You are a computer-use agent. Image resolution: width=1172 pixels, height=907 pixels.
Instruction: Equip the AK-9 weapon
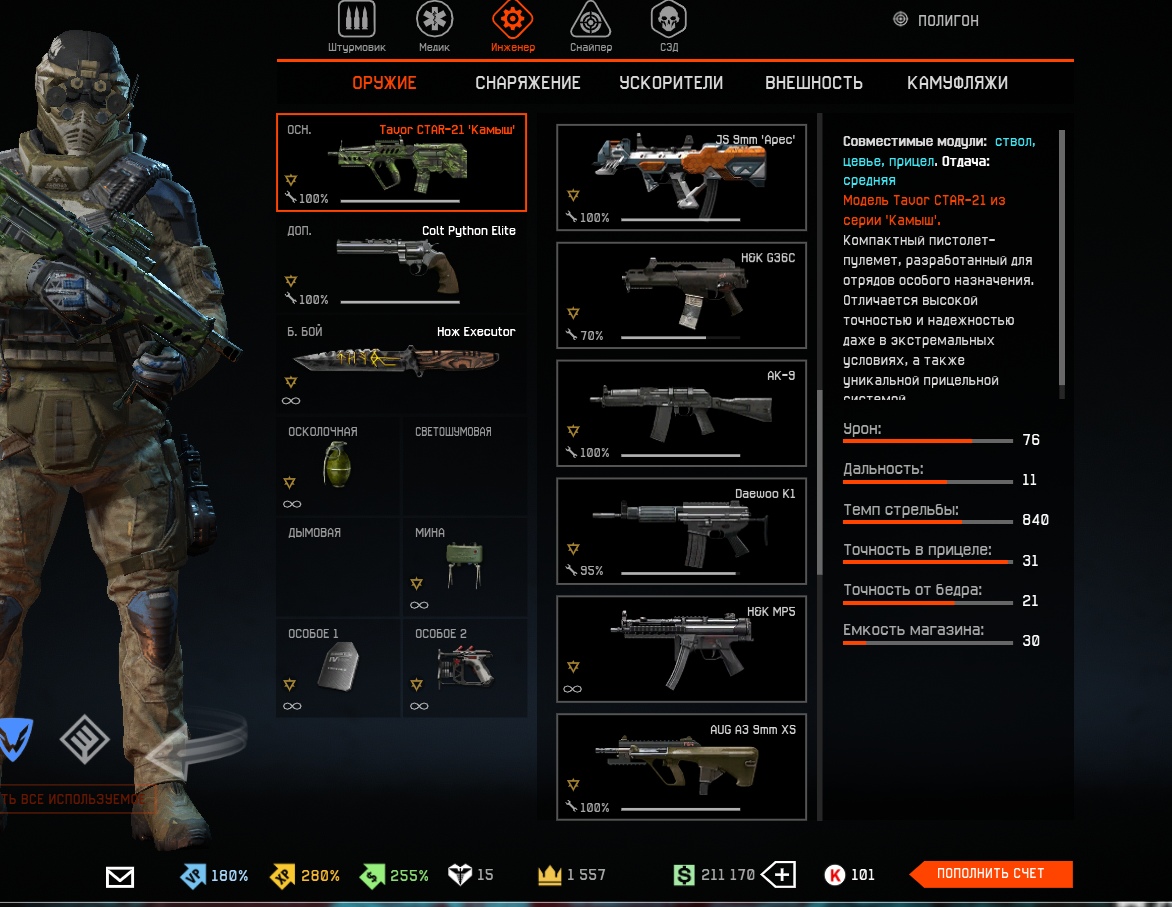(681, 413)
